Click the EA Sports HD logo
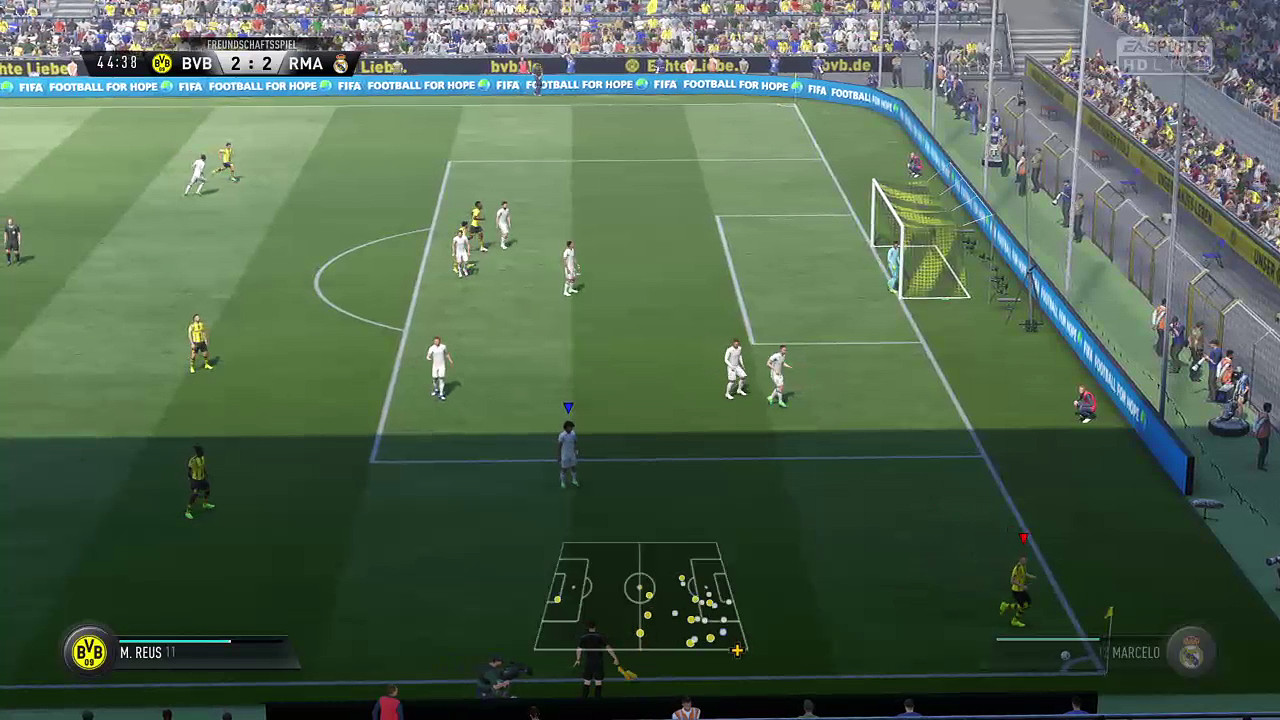 tap(1163, 53)
